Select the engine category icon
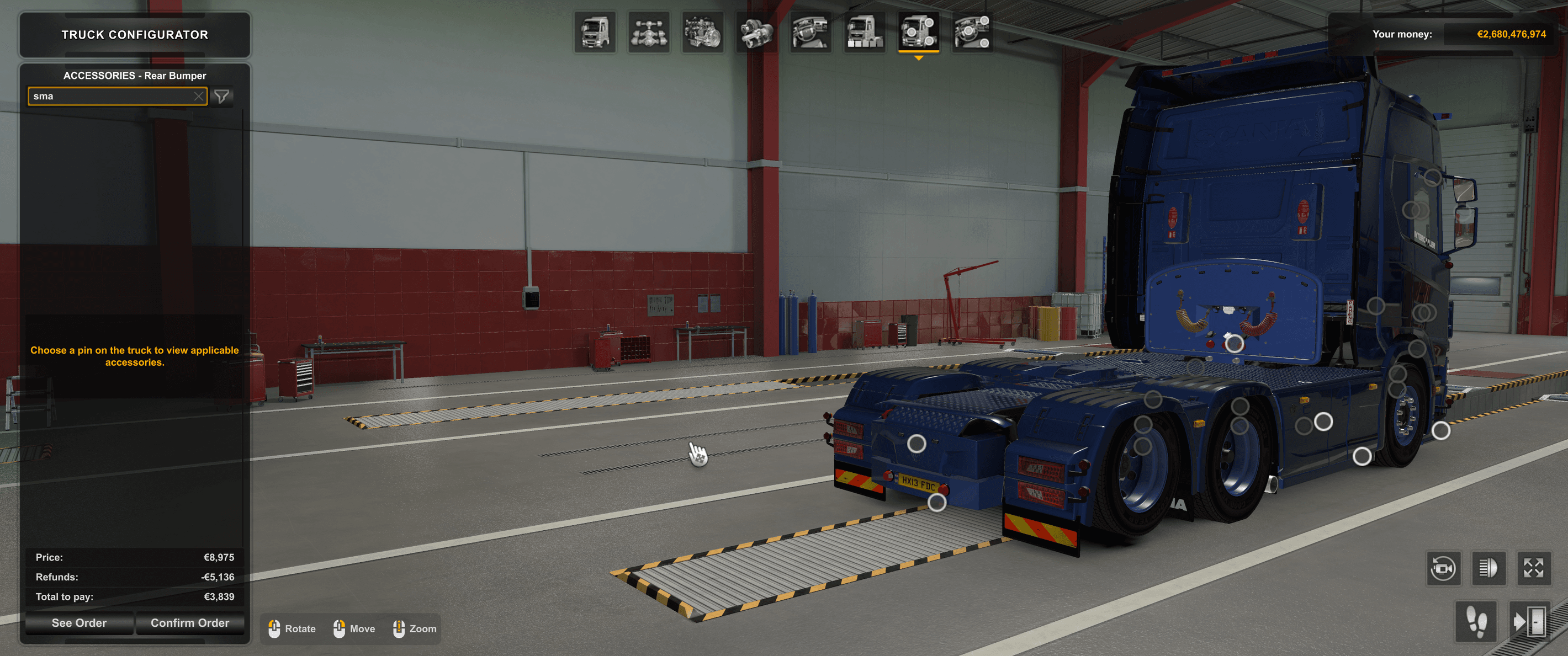 click(x=702, y=34)
